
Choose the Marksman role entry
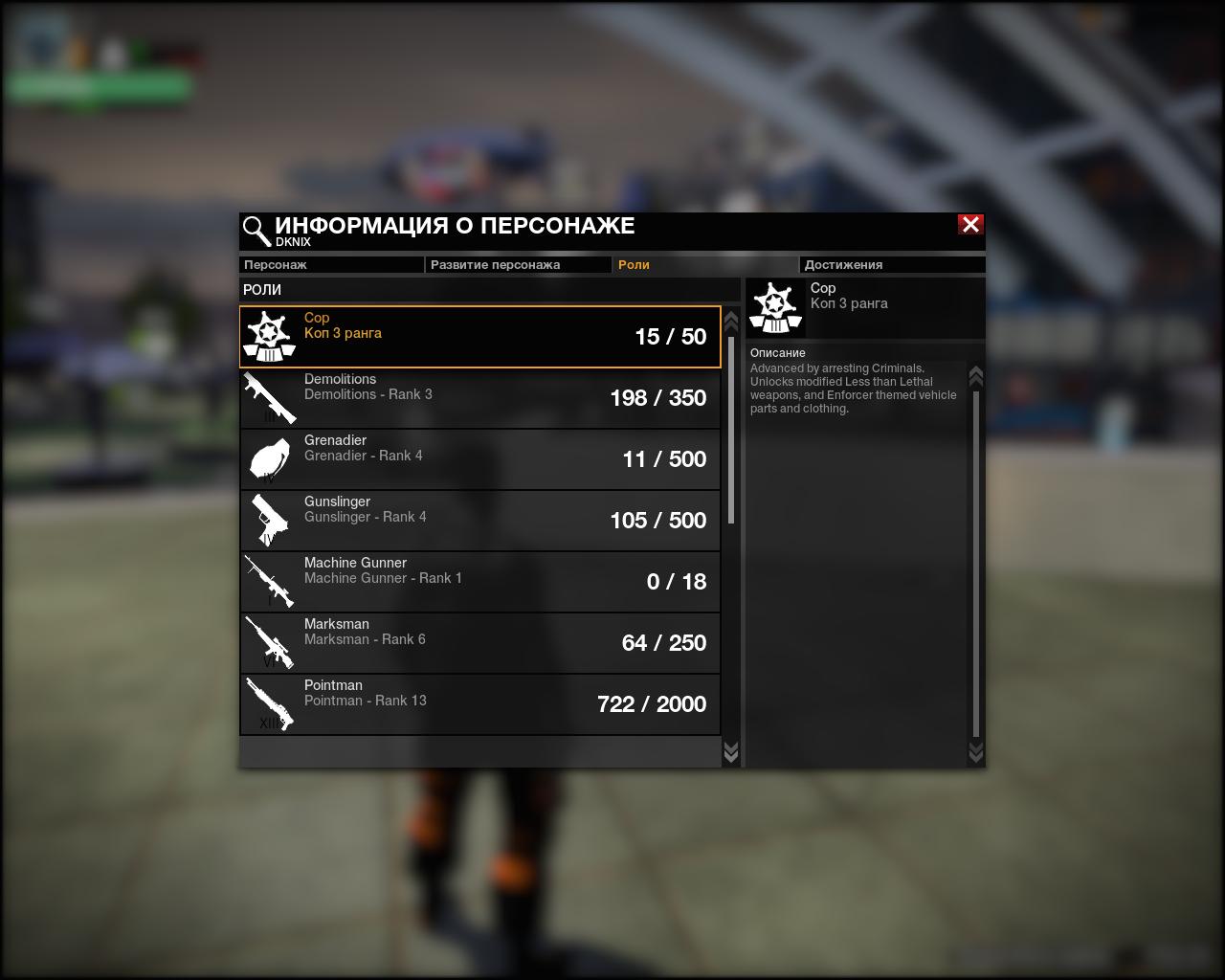pyautogui.click(x=479, y=643)
